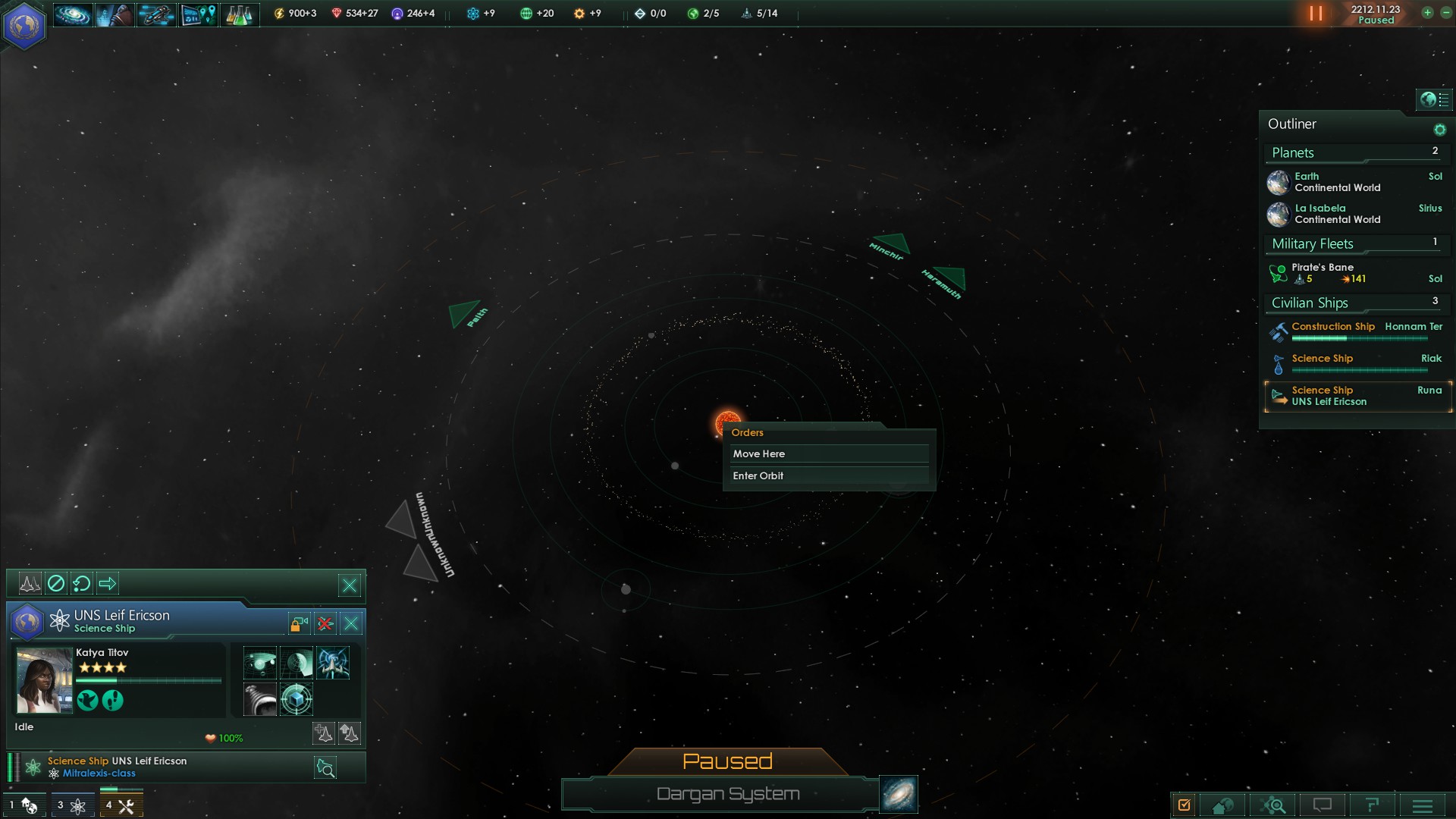The height and width of the screenshot is (819, 1456).
Task: Select control group 3 science ships
Action: [x=73, y=805]
